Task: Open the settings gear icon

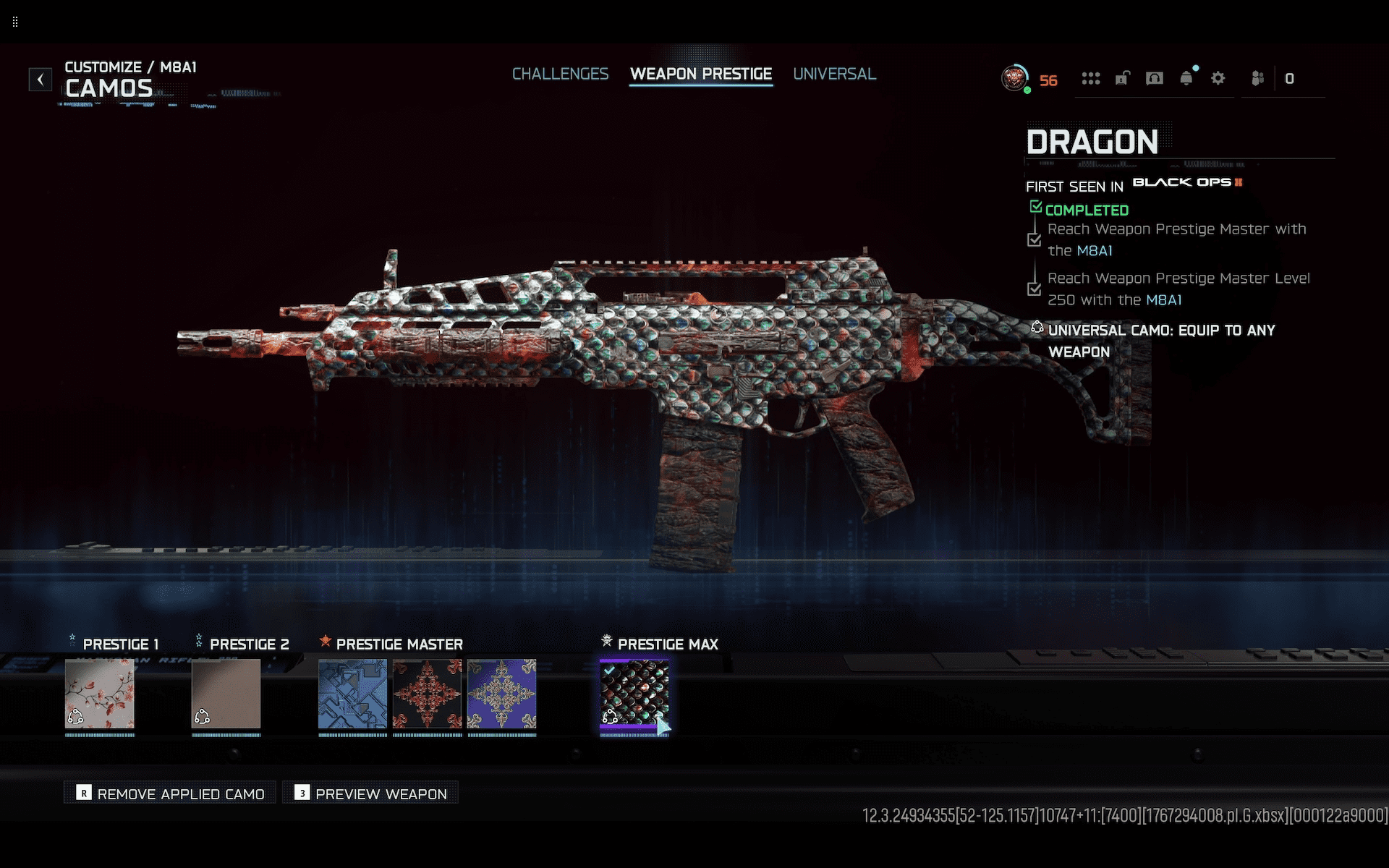Action: point(1218,78)
